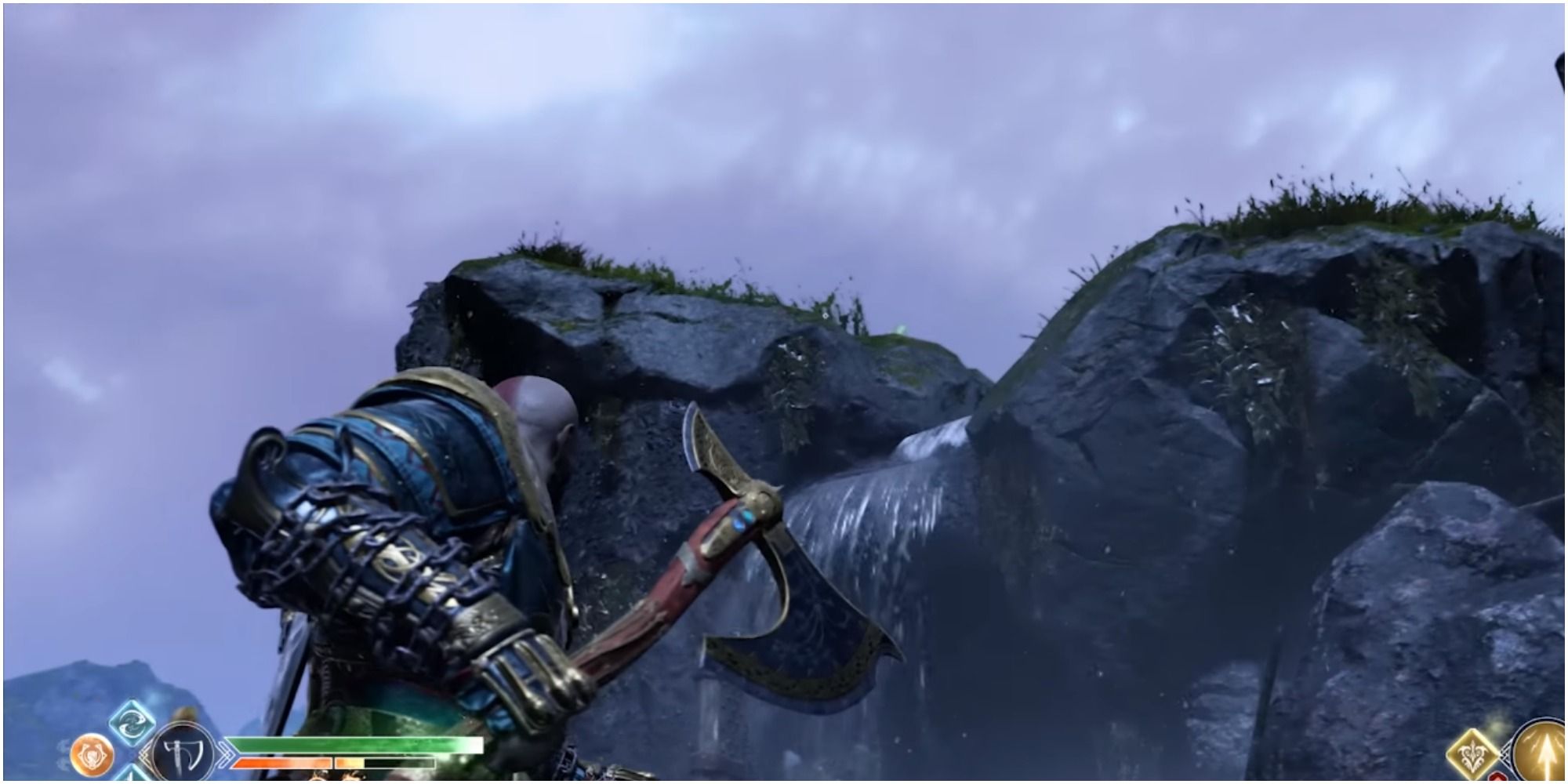The image size is (1568, 784).
Task: Click the orange rage meter segment
Action: point(282,763)
